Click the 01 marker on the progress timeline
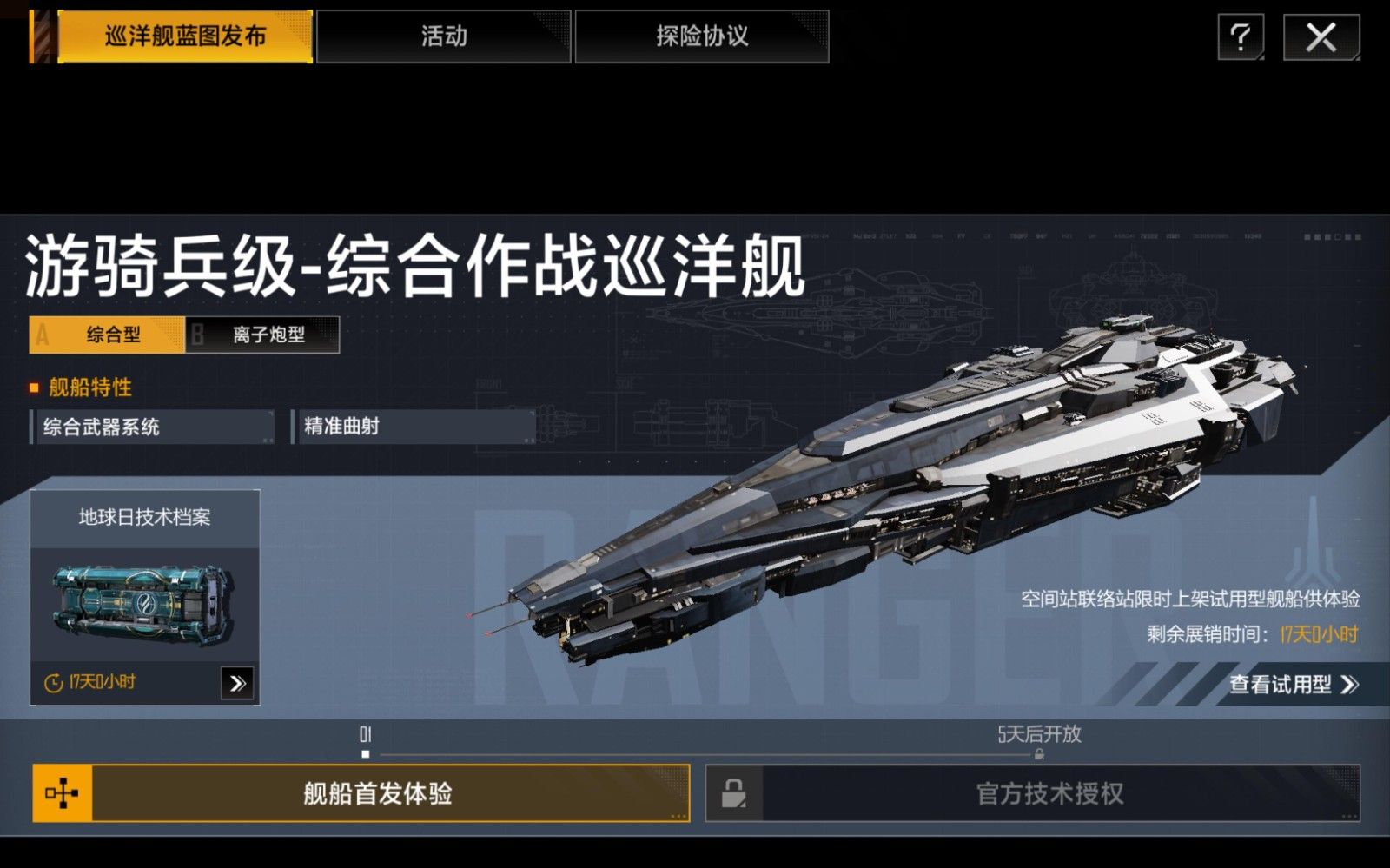This screenshot has height=868, width=1390. click(366, 734)
